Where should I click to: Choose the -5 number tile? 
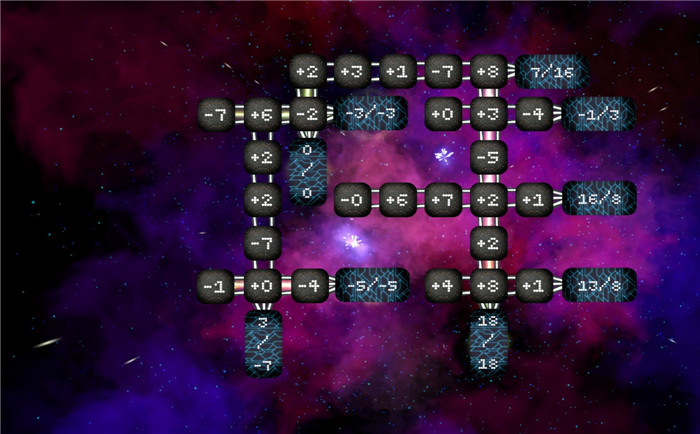click(488, 157)
